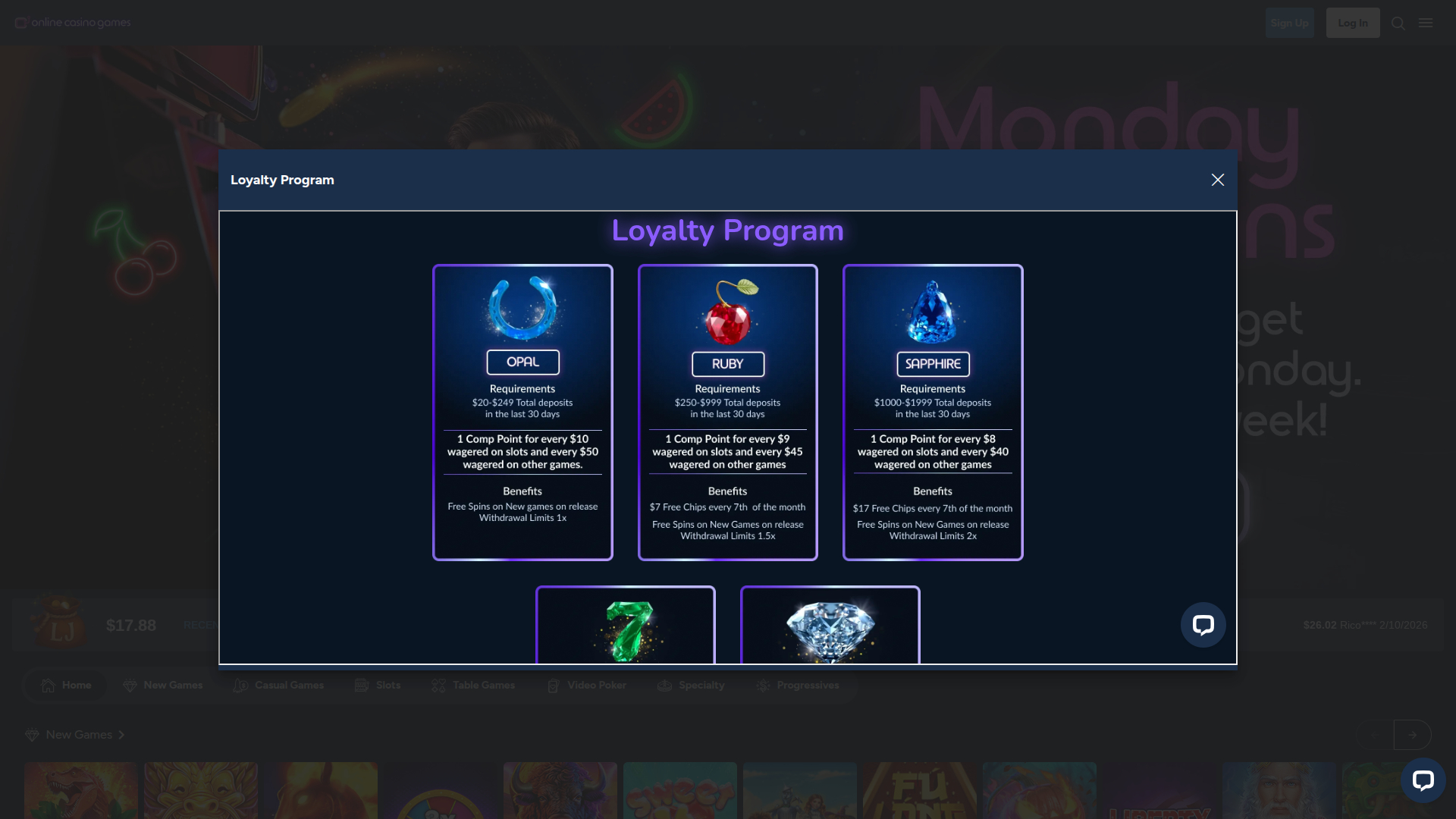The height and width of the screenshot is (819, 1456).
Task: Click the Progressives jackpot icon
Action: pos(762,685)
